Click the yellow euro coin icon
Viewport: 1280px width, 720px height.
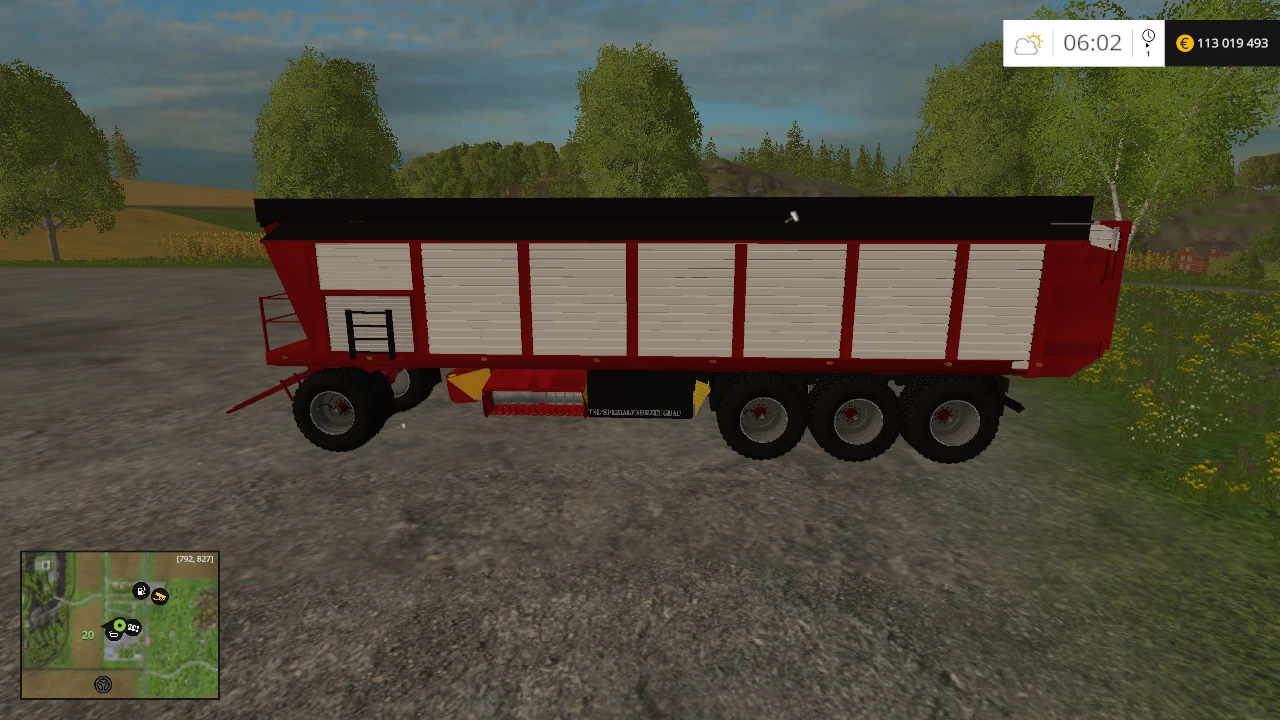[1184, 43]
